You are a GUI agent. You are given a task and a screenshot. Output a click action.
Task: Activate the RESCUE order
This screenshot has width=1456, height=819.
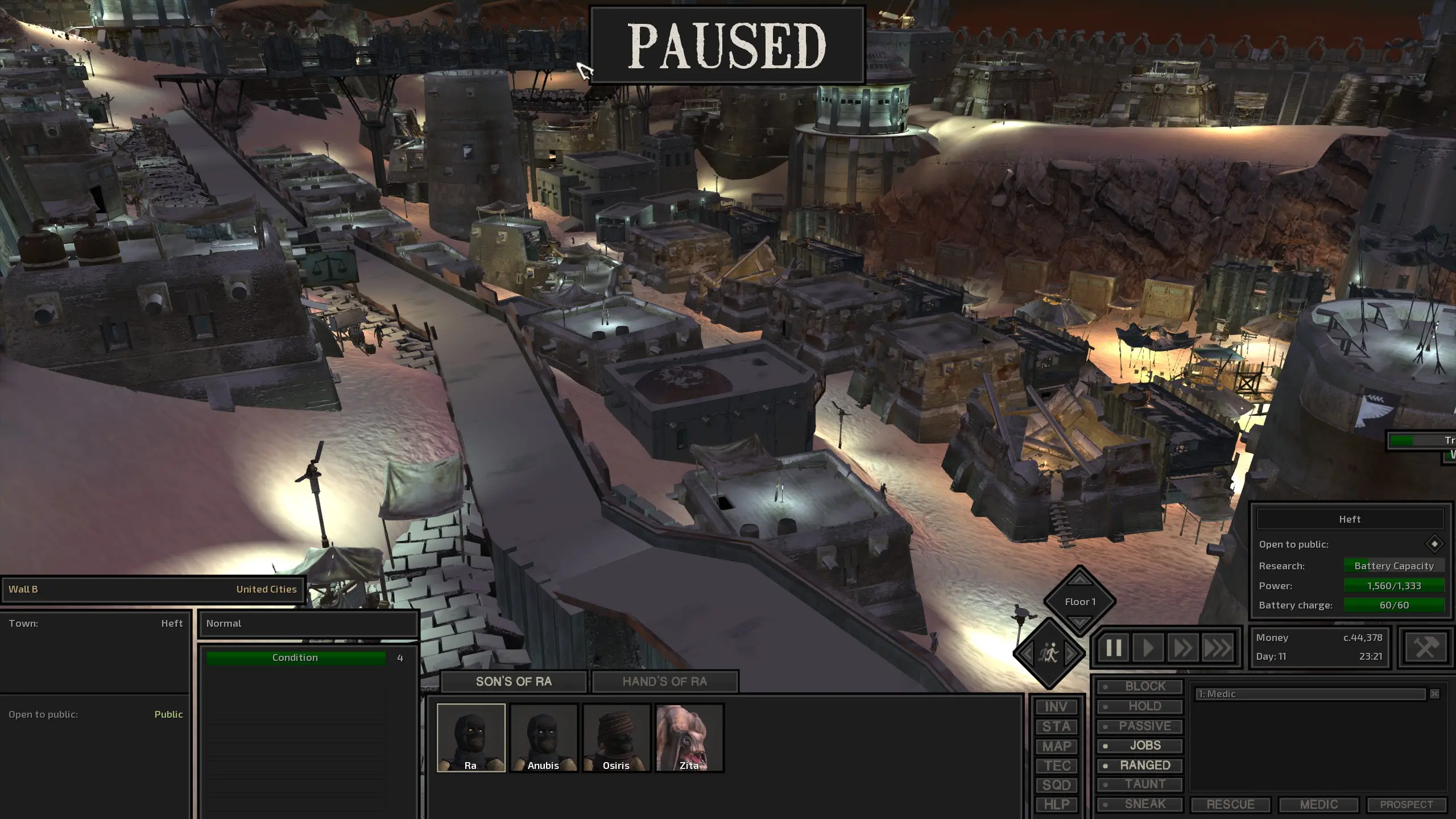pos(1230,804)
